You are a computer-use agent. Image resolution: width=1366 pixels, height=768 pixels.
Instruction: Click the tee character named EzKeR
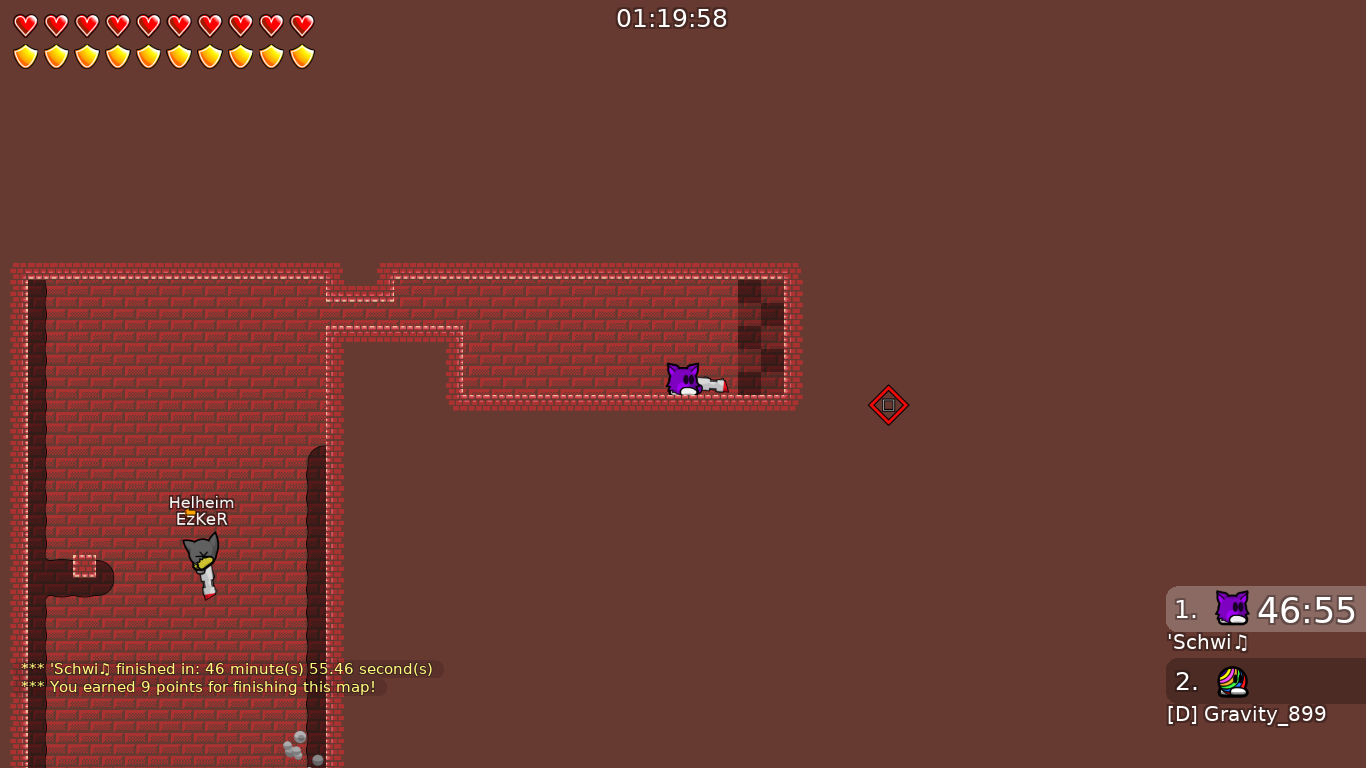[203, 557]
